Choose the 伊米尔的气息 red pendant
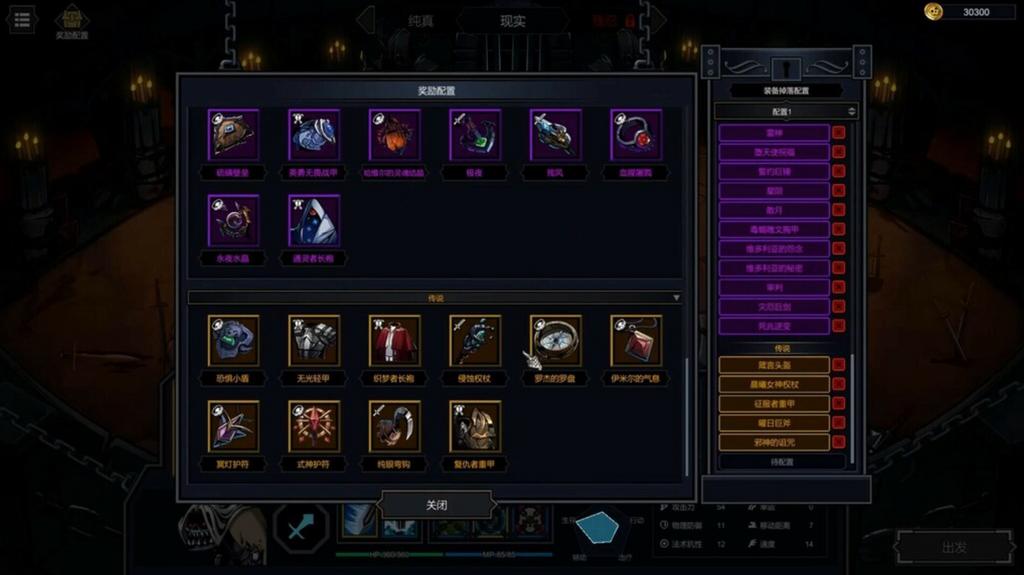 pos(636,341)
